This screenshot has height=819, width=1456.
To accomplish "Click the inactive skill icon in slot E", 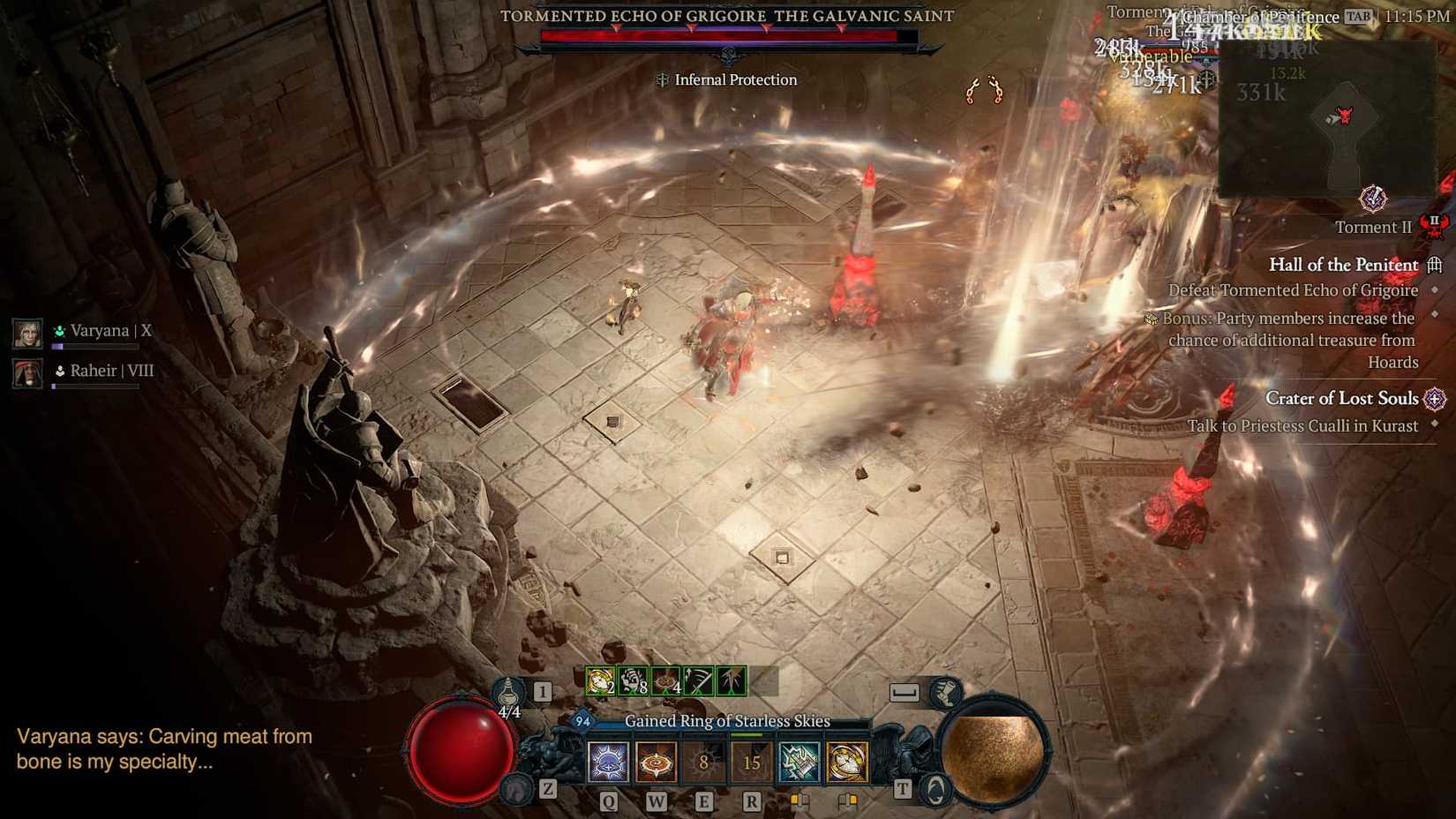I will click(702, 762).
